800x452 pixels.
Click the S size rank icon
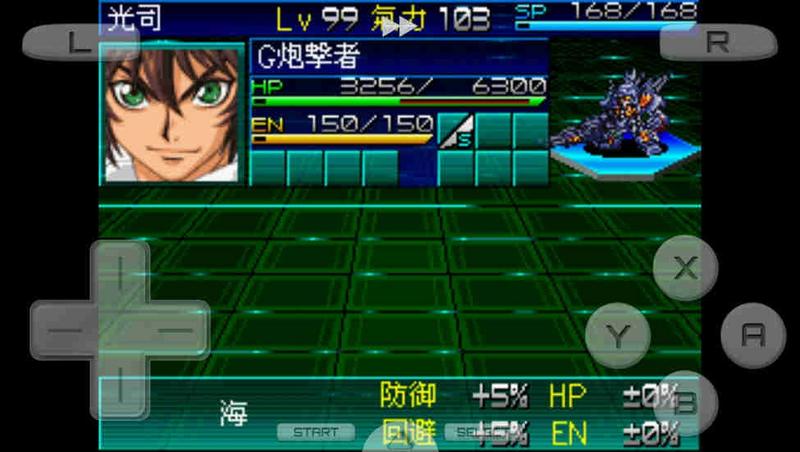(x=455, y=130)
